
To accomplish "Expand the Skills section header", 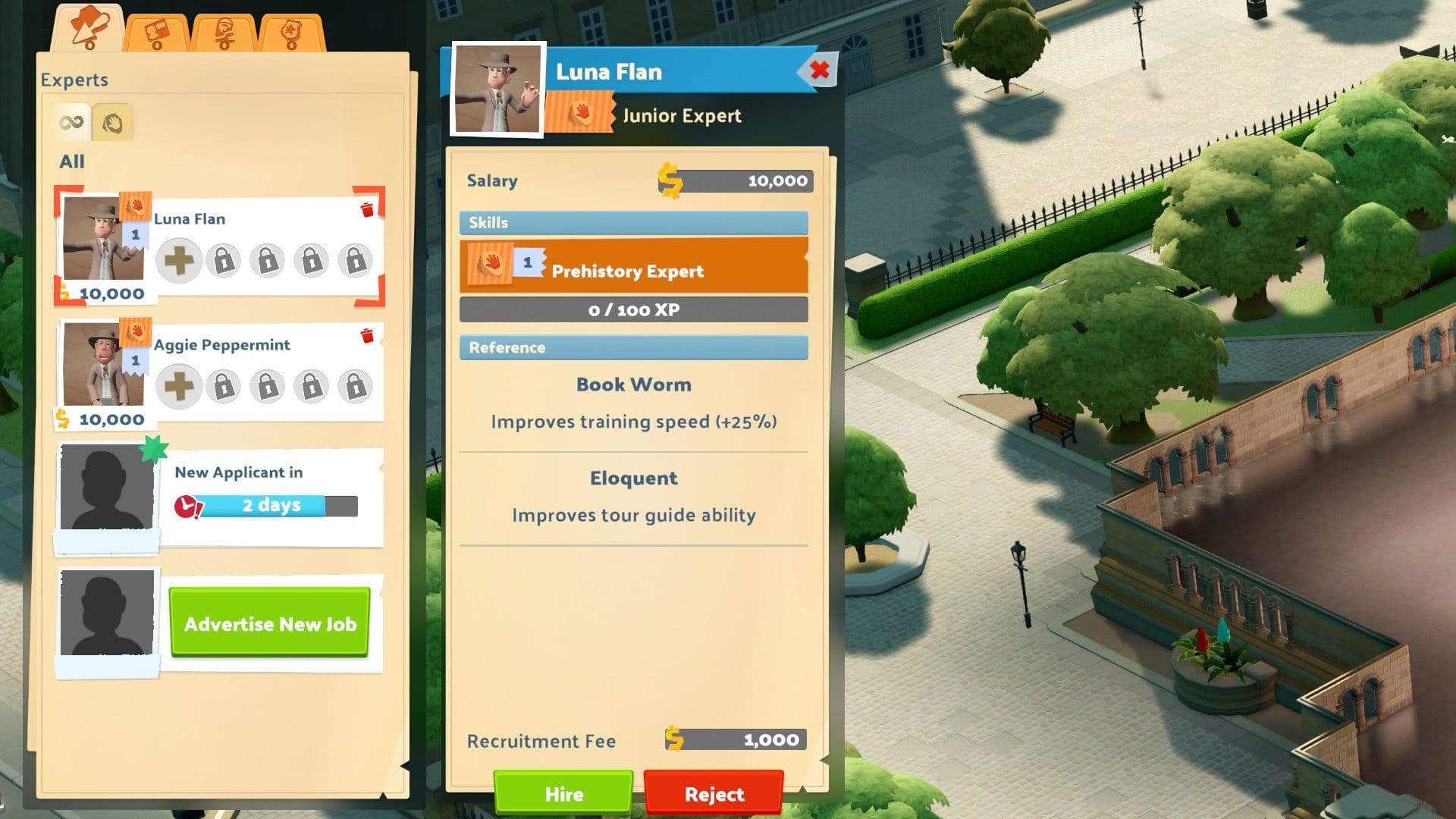I will coord(634,222).
